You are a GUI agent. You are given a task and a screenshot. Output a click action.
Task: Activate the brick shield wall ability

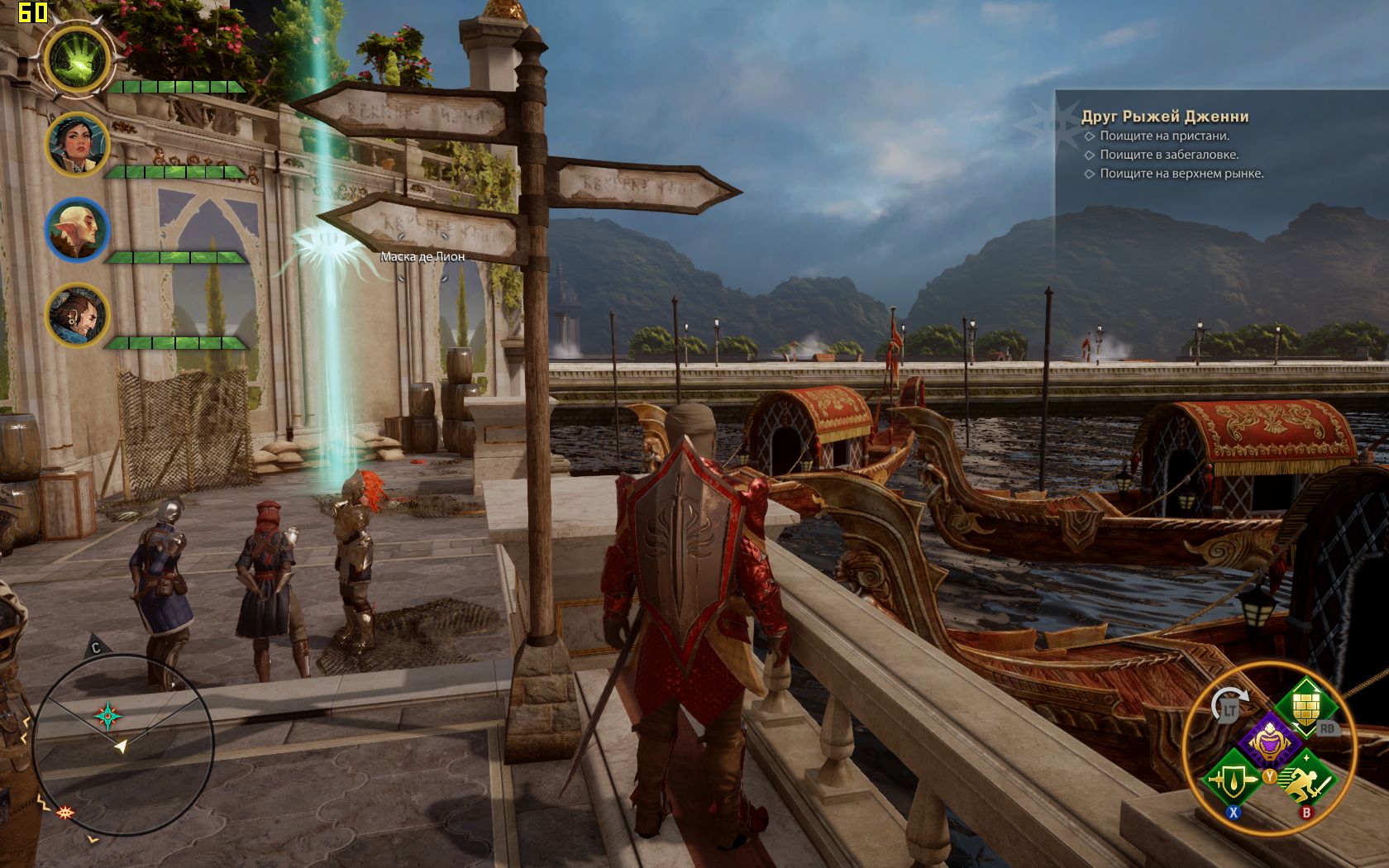click(1304, 705)
